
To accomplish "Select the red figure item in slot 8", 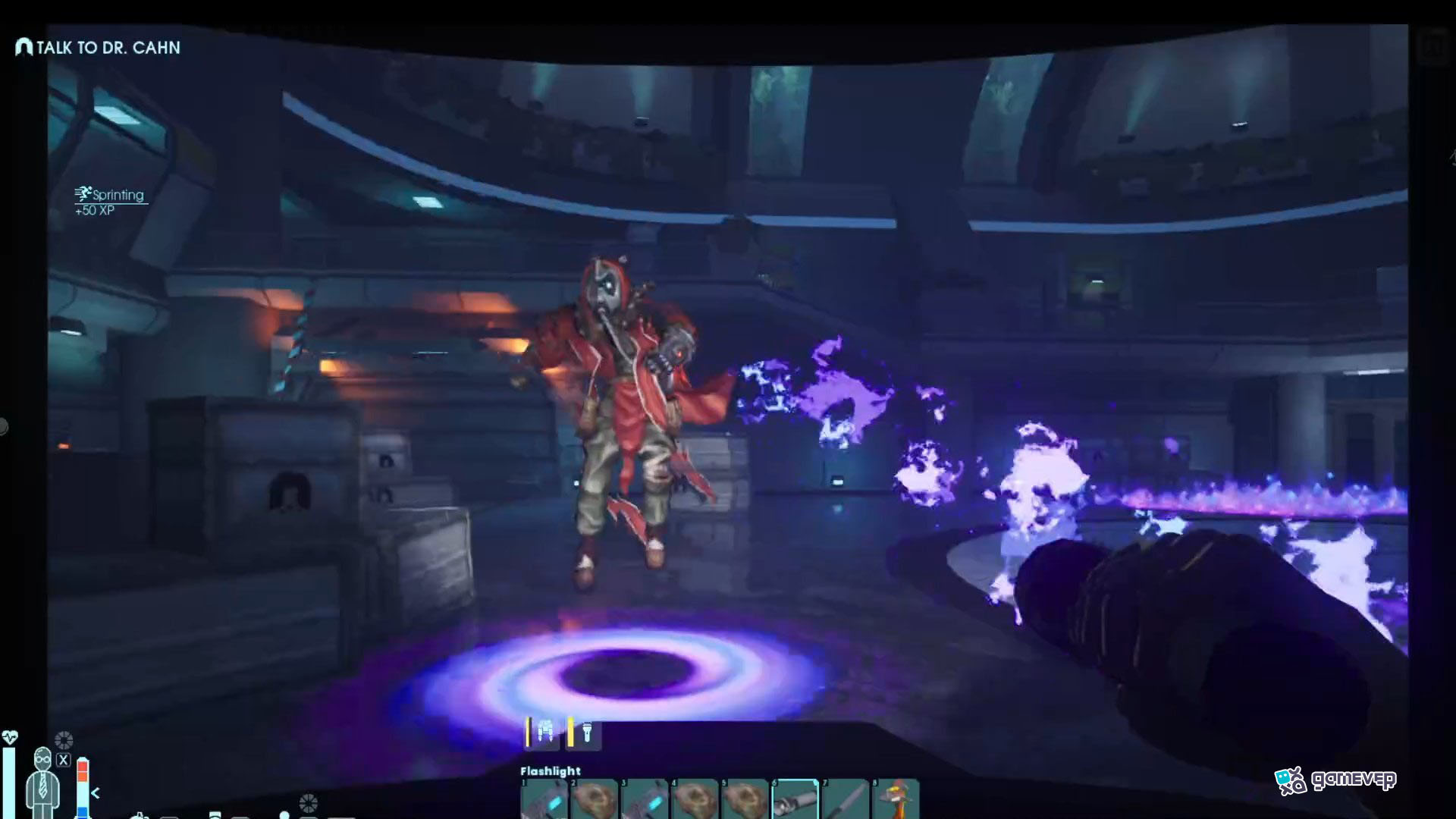I will [x=896, y=799].
